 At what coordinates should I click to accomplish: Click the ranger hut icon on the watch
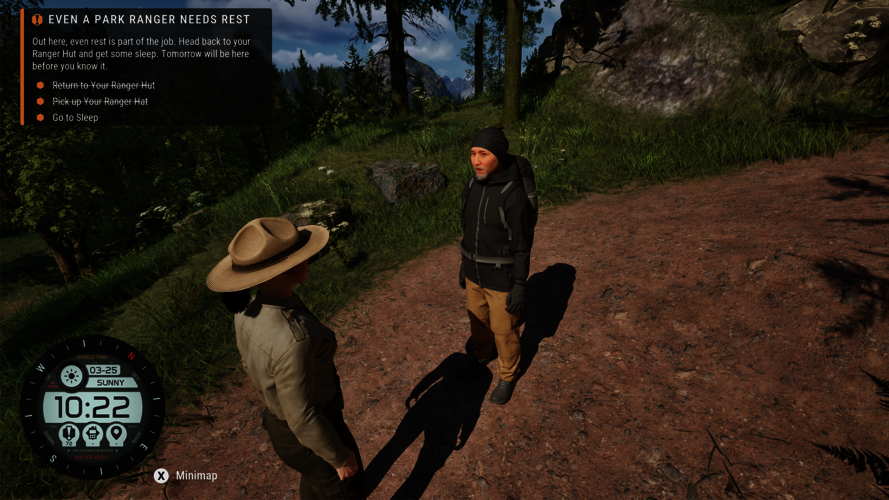click(x=92, y=434)
